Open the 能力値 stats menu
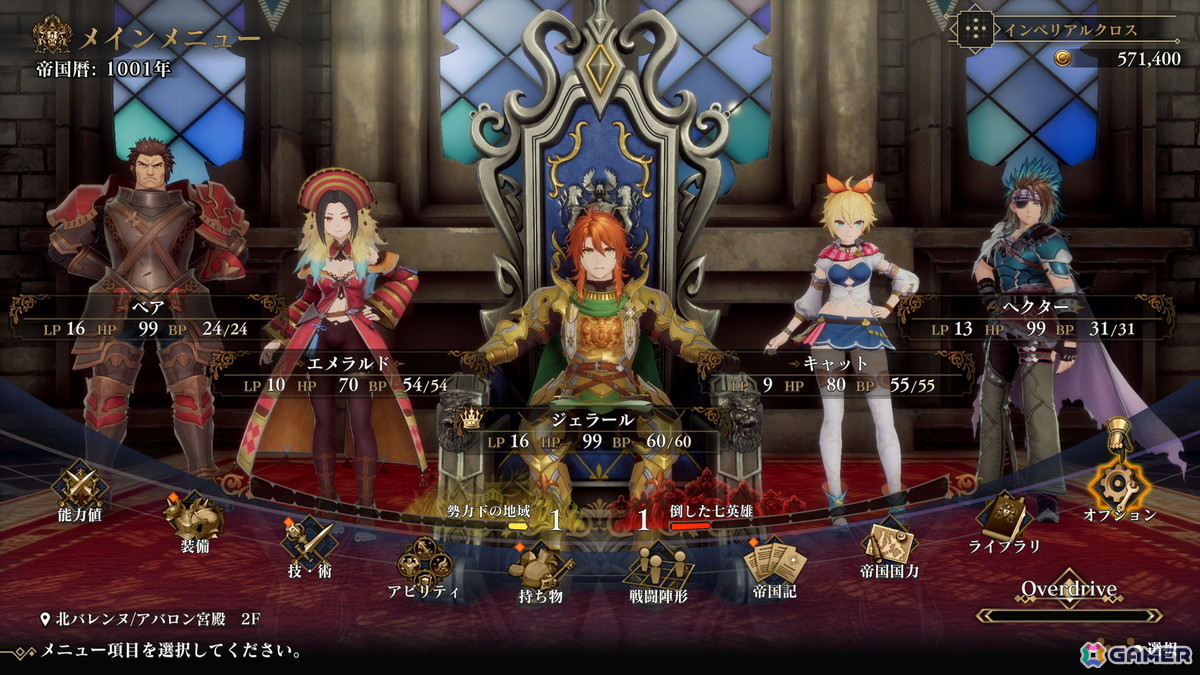1200x675 pixels. pos(79,490)
